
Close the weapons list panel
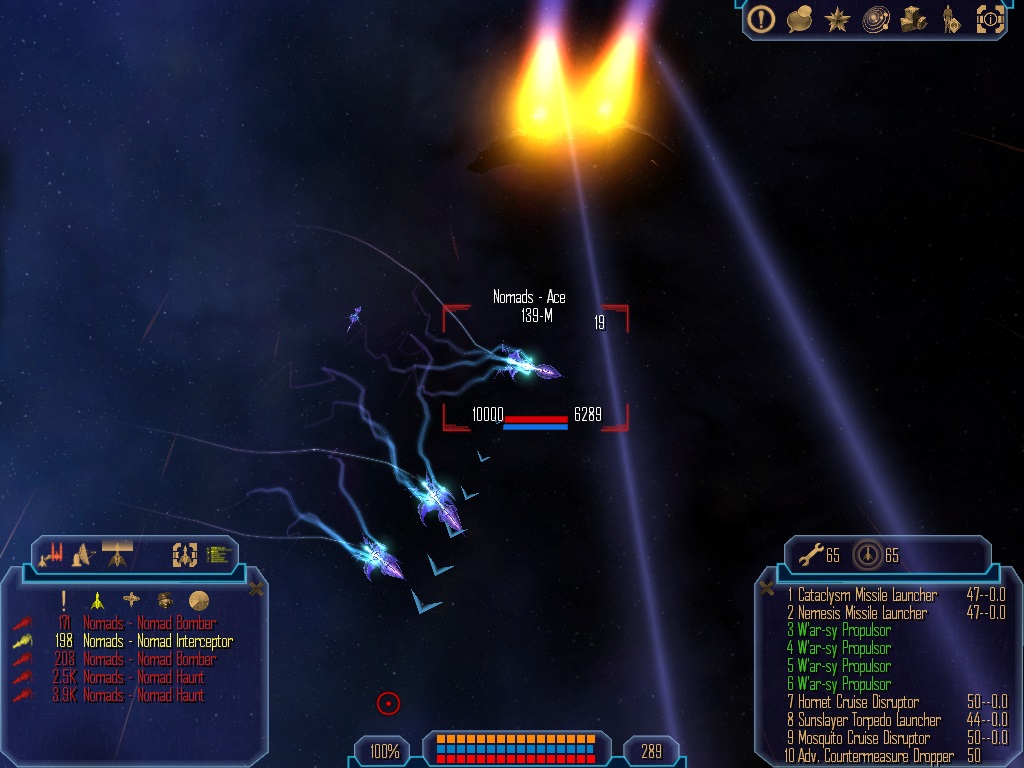pyautogui.click(x=767, y=589)
